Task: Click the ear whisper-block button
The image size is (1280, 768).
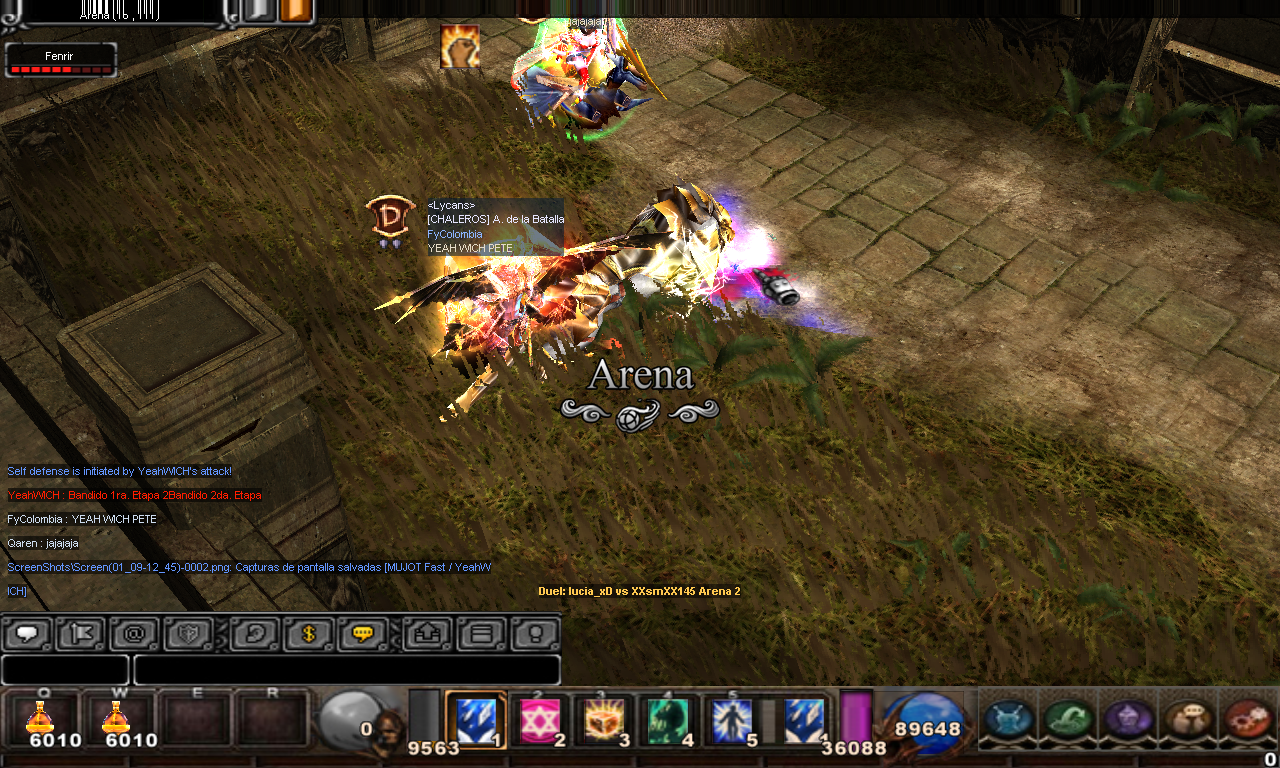Action: tap(255, 634)
